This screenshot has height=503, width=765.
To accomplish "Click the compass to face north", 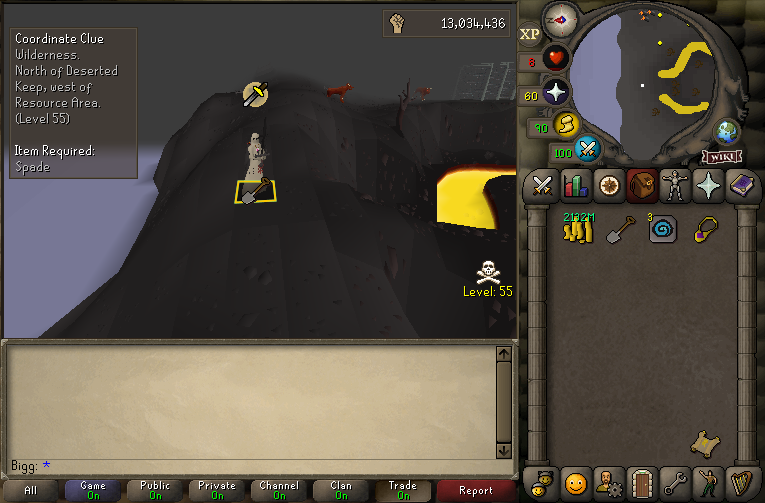I will click(x=559, y=18).
